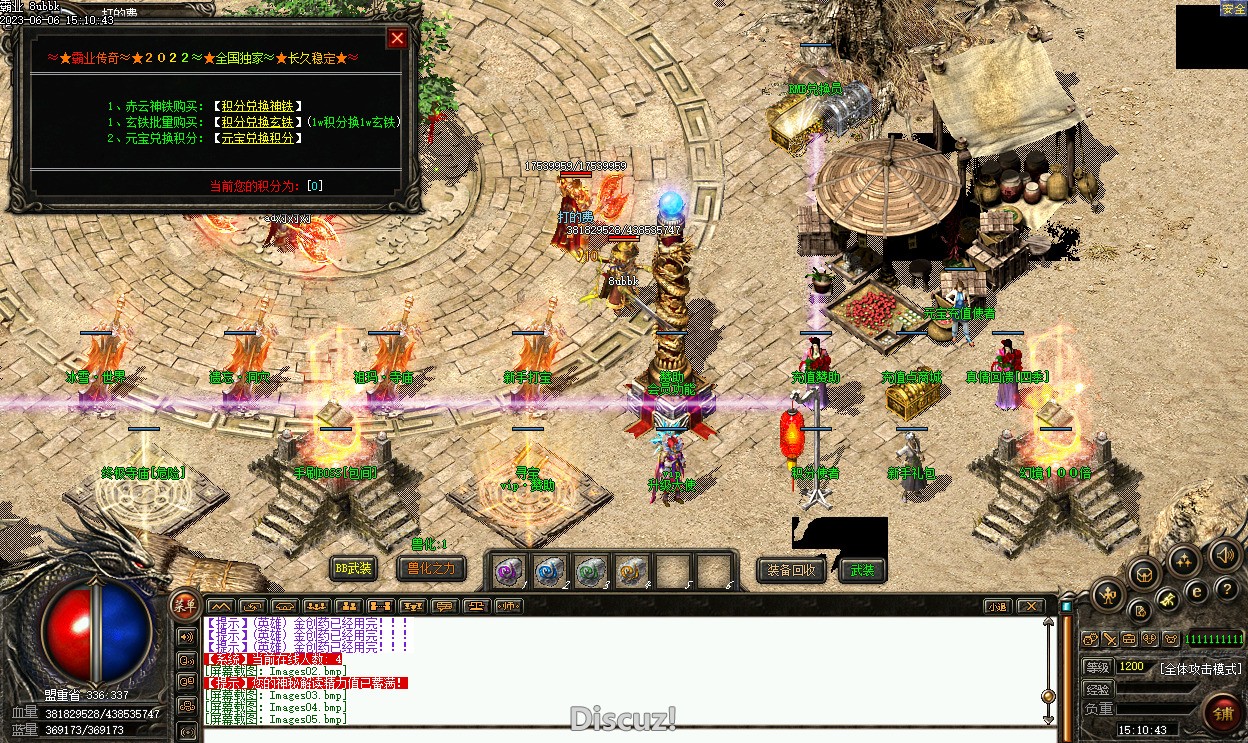Viewport: 1248px width, 743px height.
Task: Use the orange scroll in hotbar slot 4
Action: tap(631, 571)
